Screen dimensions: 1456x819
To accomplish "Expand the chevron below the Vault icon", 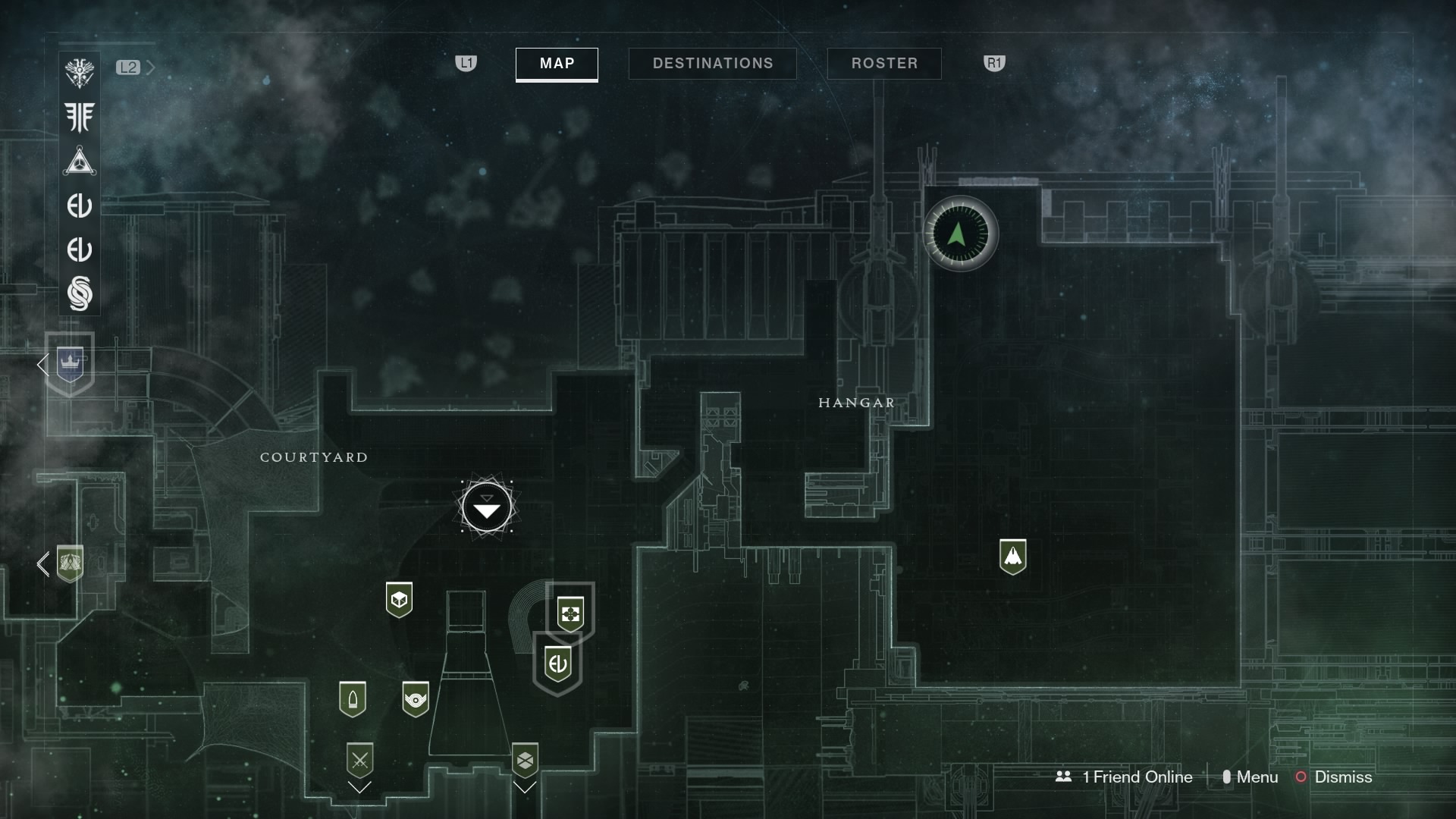I will tap(525, 787).
